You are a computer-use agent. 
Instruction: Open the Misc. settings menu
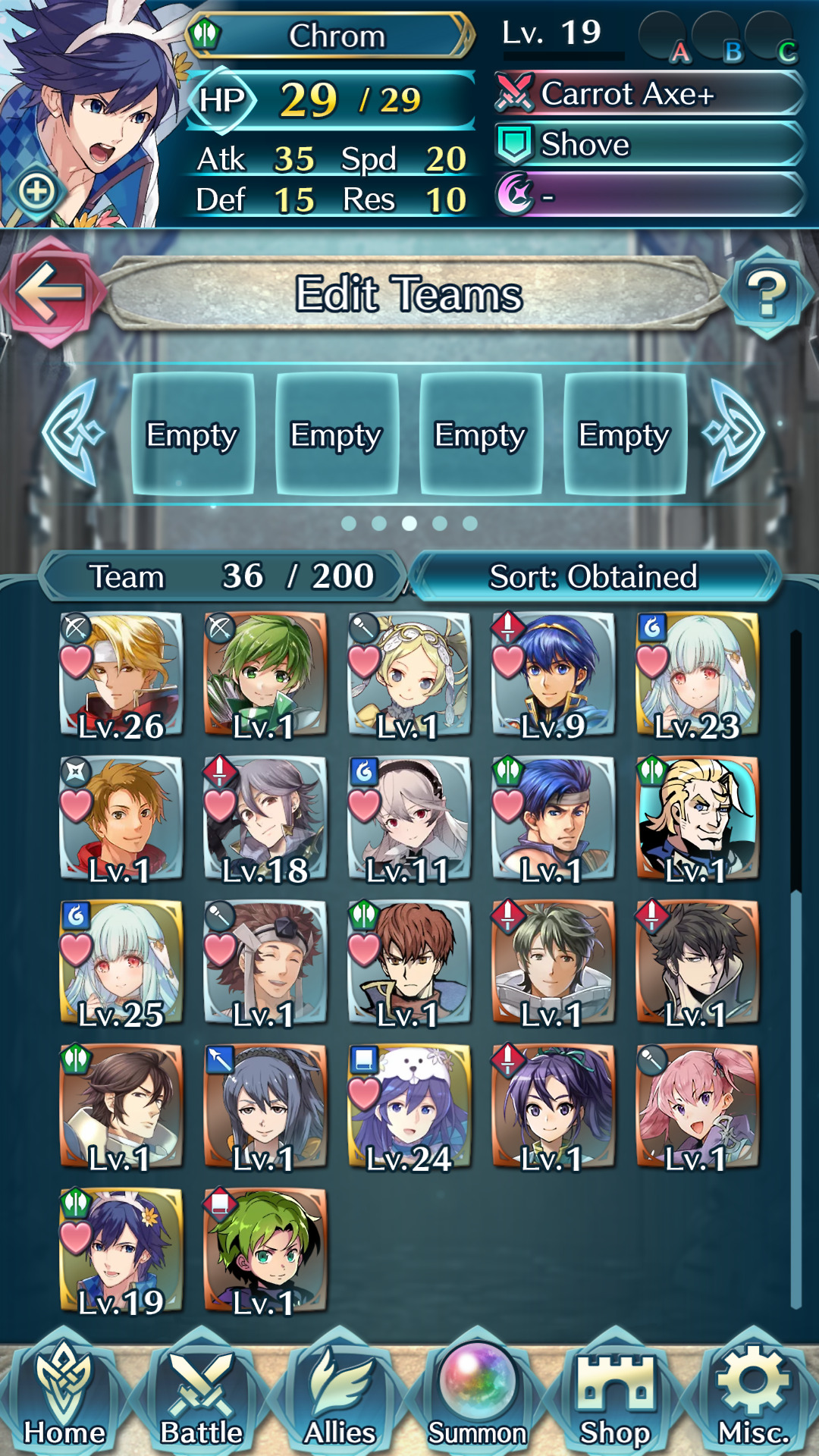pyautogui.click(x=753, y=1395)
